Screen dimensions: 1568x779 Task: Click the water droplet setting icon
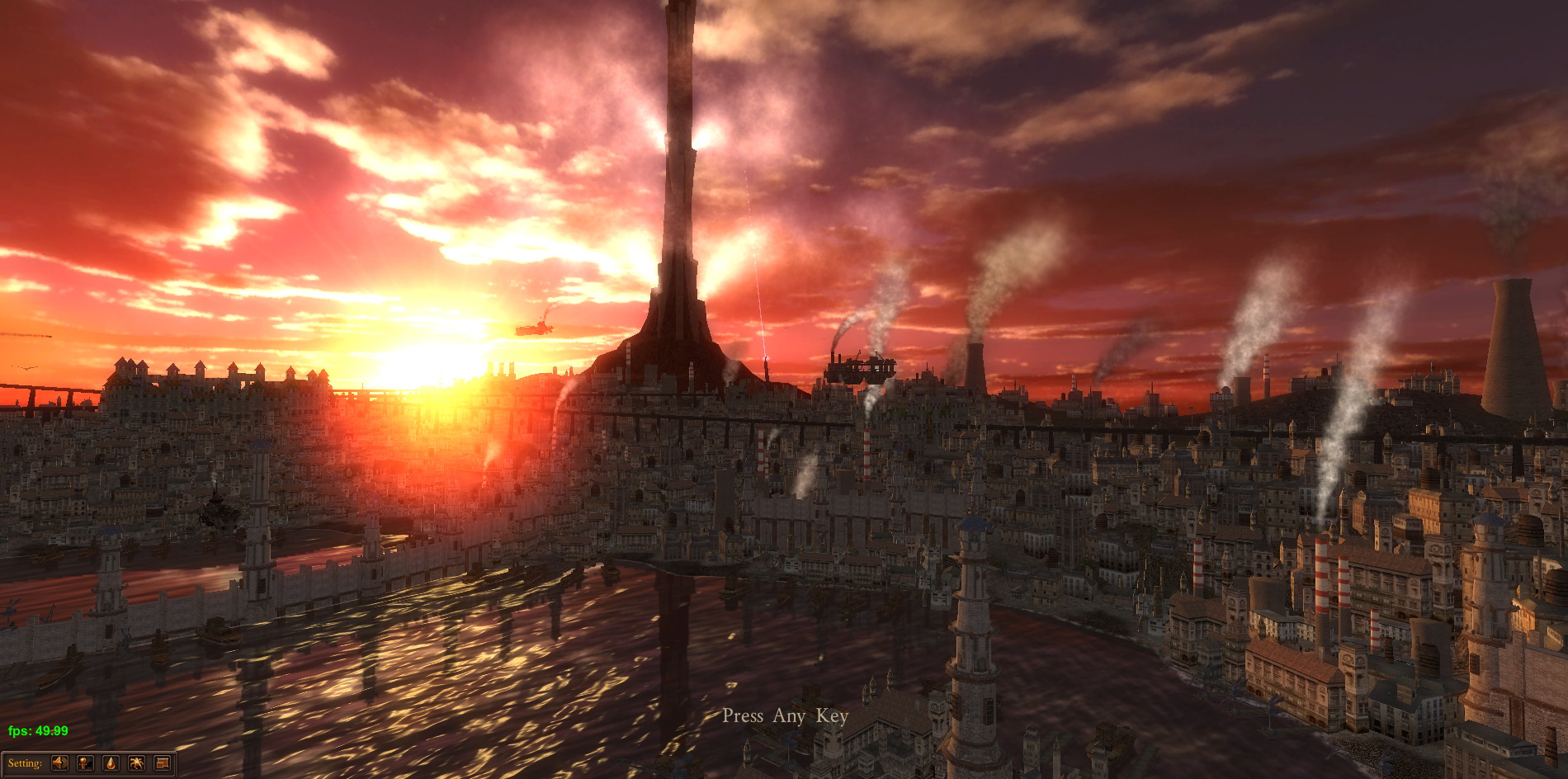[111, 763]
